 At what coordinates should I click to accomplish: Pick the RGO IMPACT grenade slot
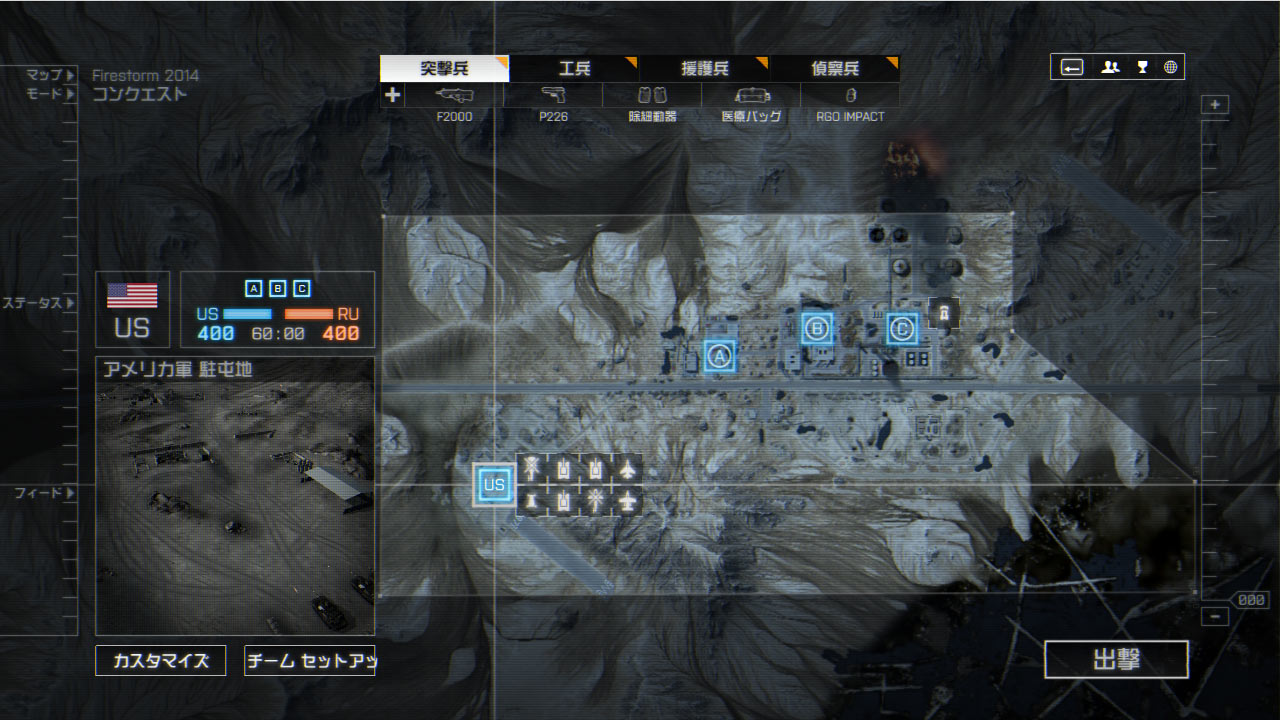(850, 96)
